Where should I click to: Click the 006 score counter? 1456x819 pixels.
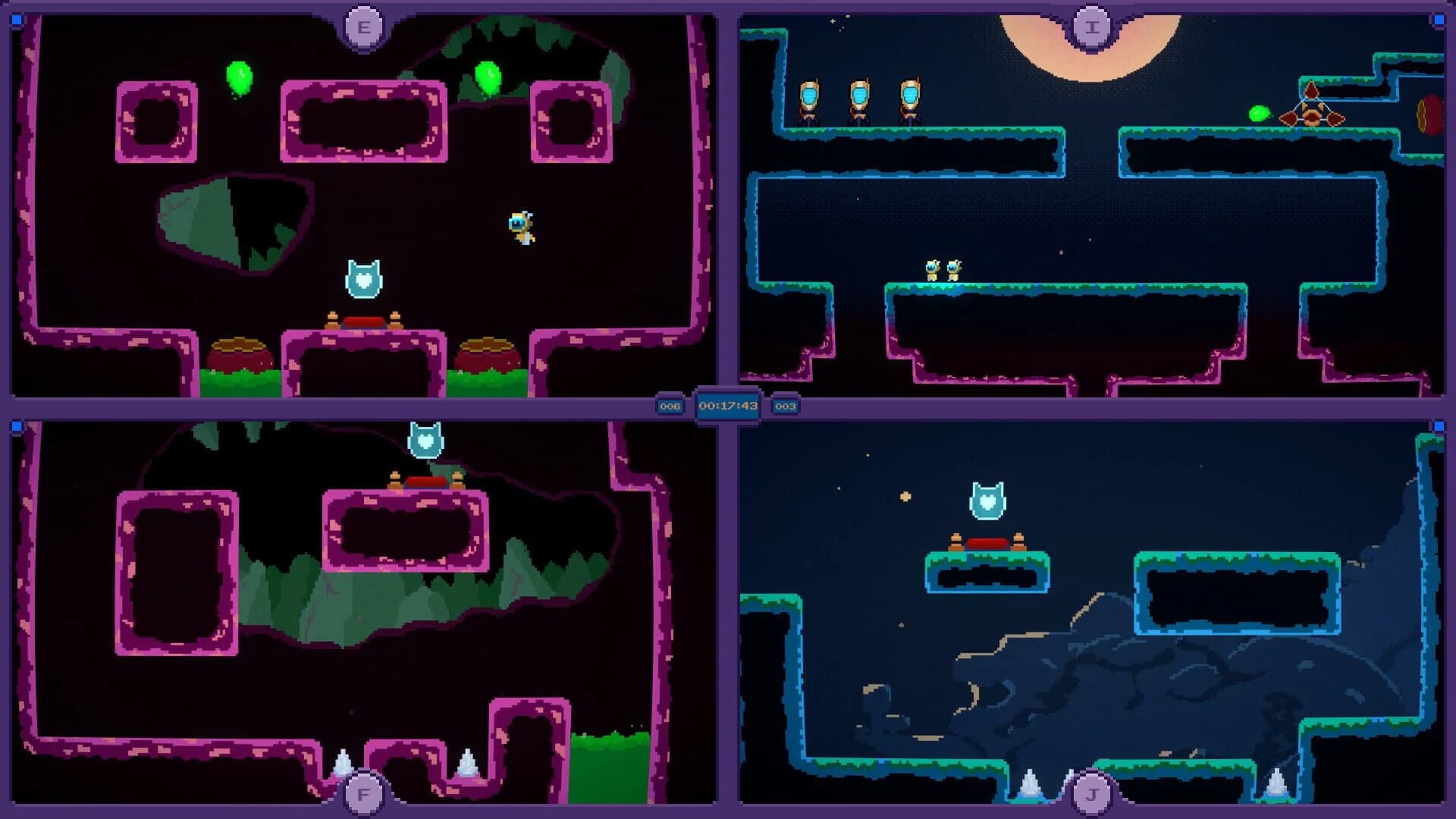pyautogui.click(x=670, y=406)
